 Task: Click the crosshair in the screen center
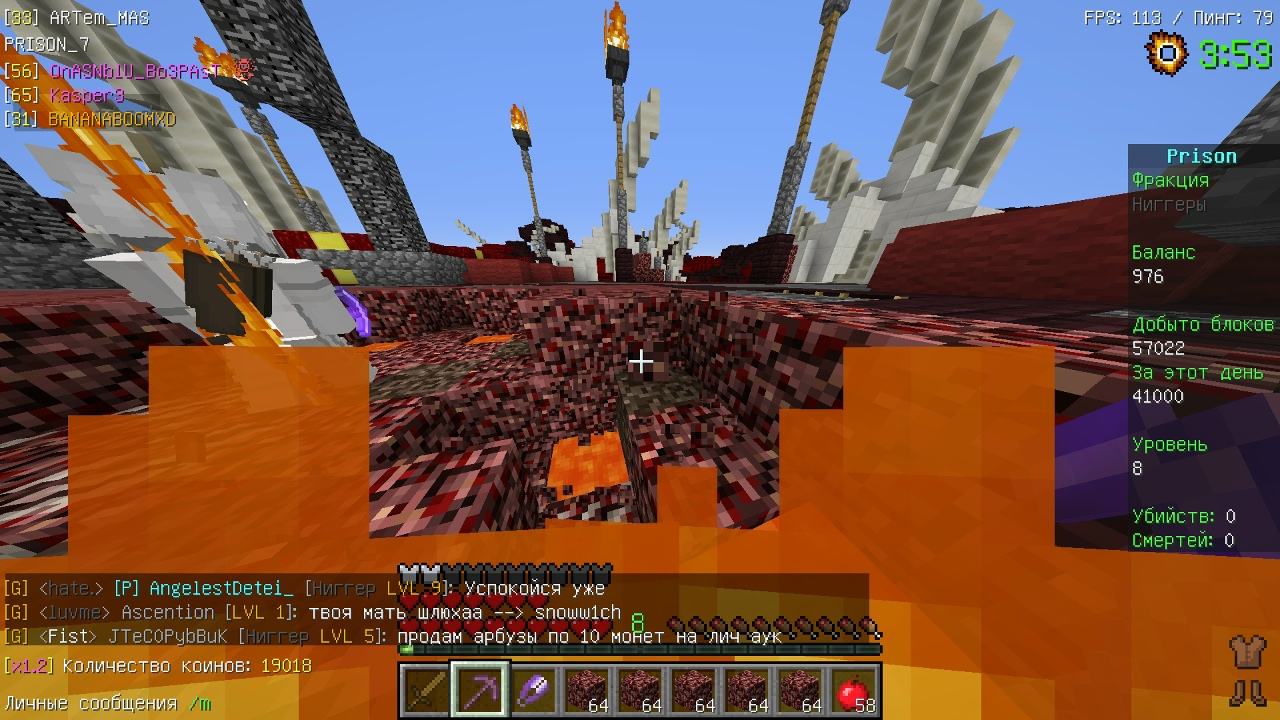(640, 360)
